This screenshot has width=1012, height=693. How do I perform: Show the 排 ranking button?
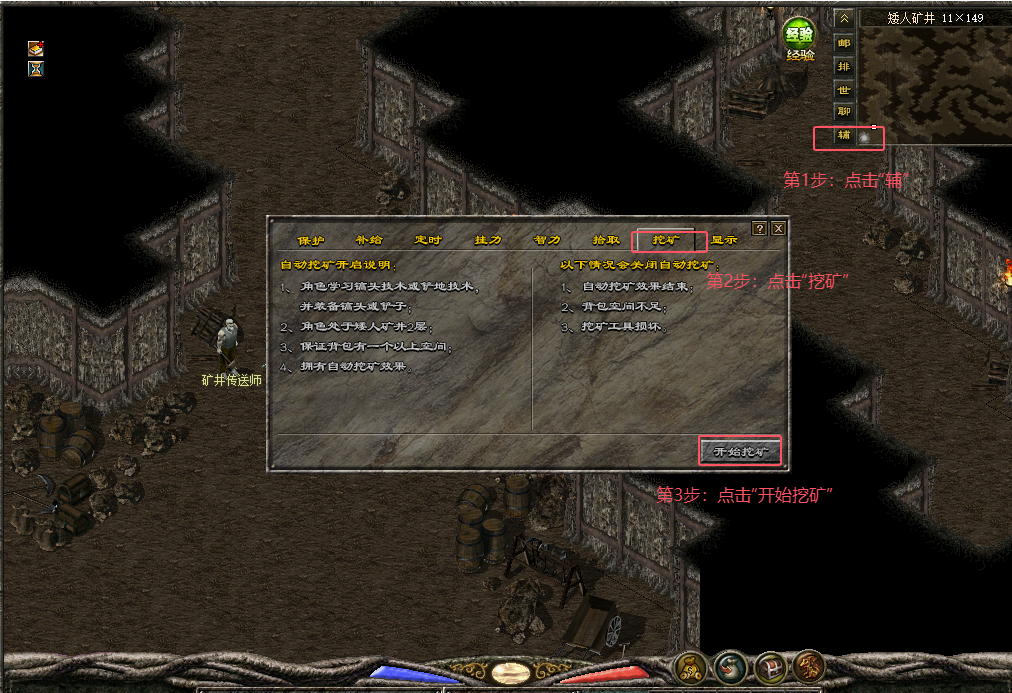[844, 66]
